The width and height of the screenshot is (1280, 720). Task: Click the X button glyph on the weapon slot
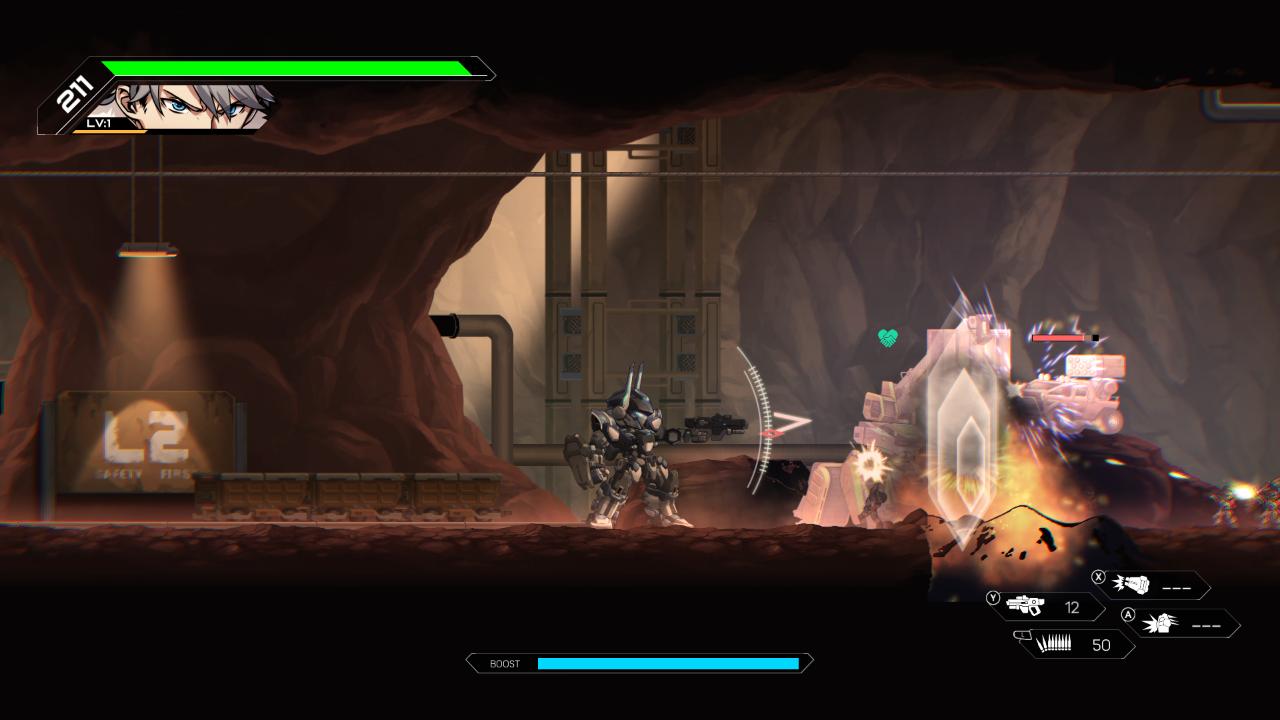pyautogui.click(x=1096, y=578)
